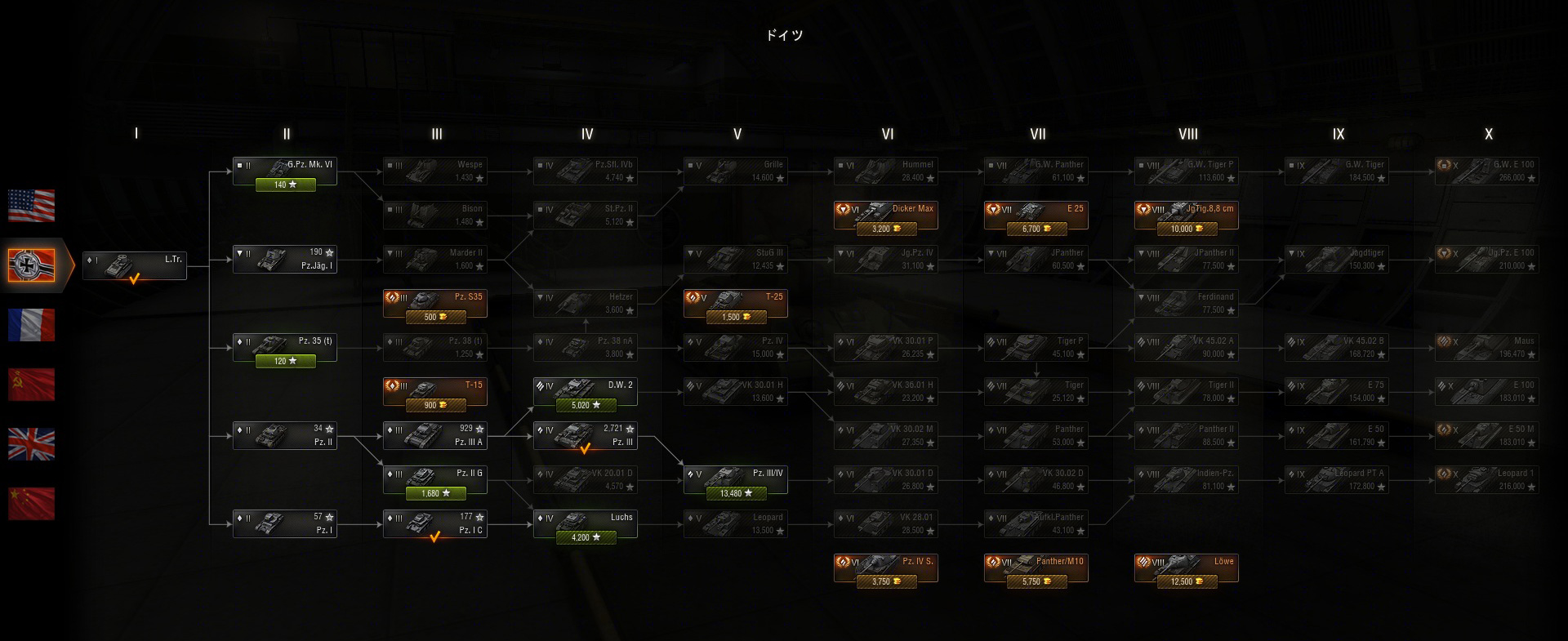The image size is (1568, 641).
Task: Select the Panther/M10 premium tank
Action: (1036, 568)
